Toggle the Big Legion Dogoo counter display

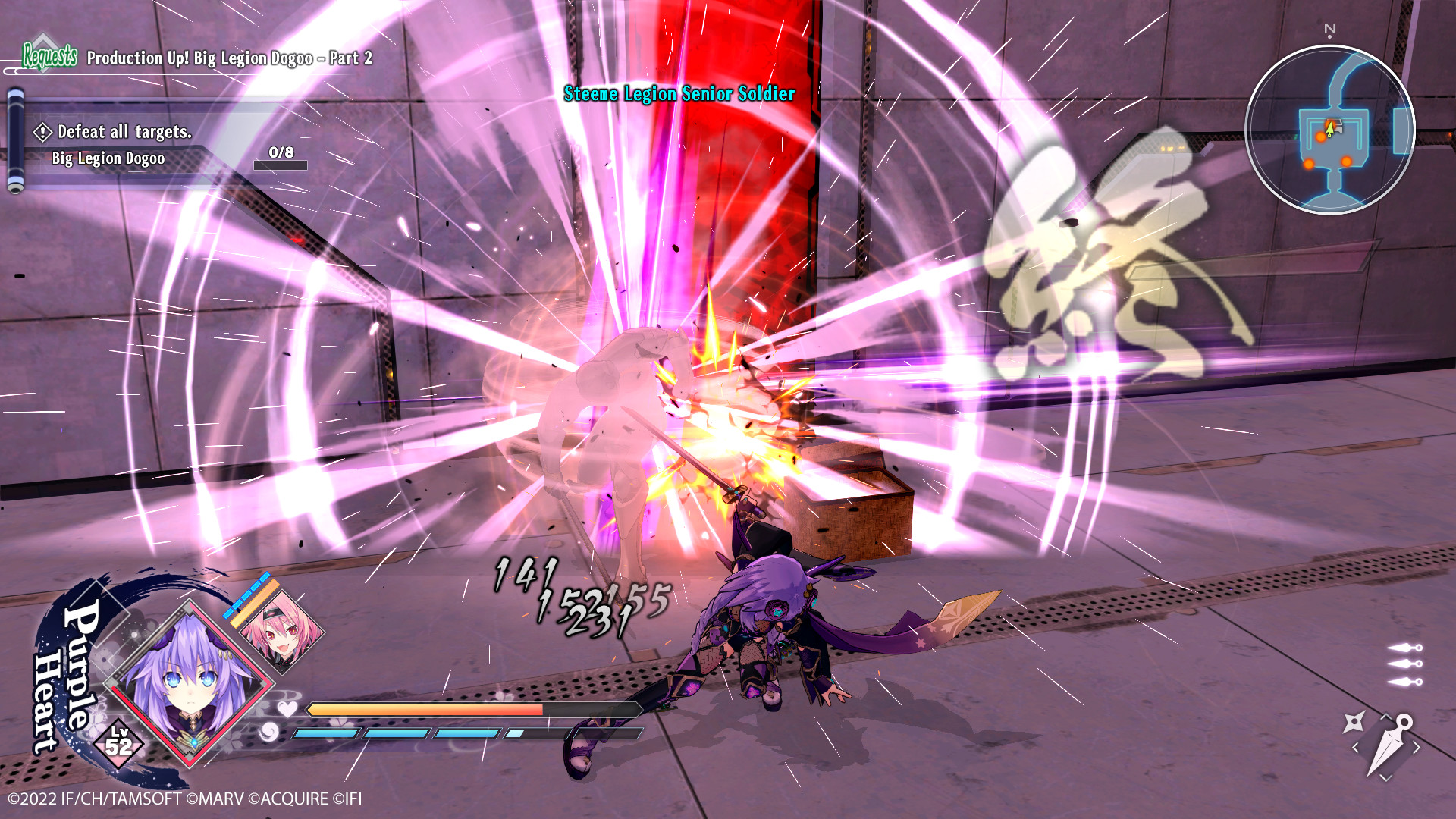(x=108, y=158)
